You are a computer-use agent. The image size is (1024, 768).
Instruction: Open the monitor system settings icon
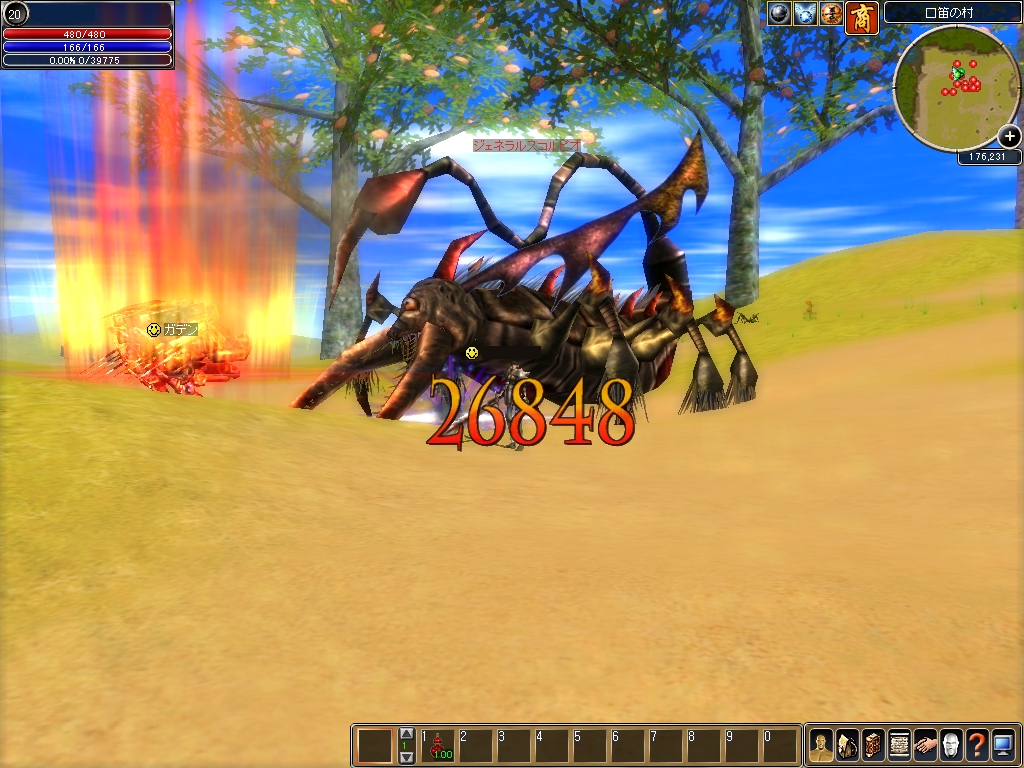pos(1003,745)
